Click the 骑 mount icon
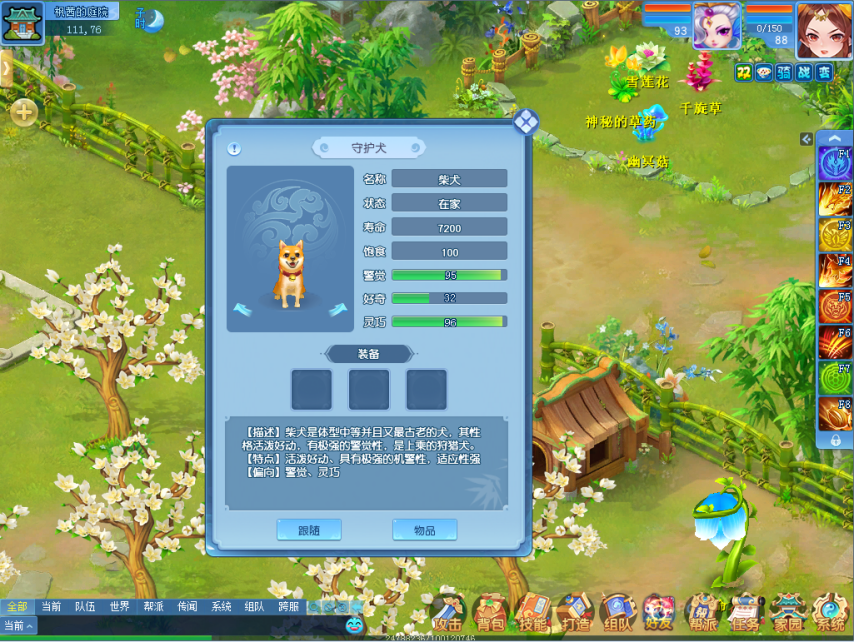Image resolution: width=854 pixels, height=642 pixels. coord(784,72)
